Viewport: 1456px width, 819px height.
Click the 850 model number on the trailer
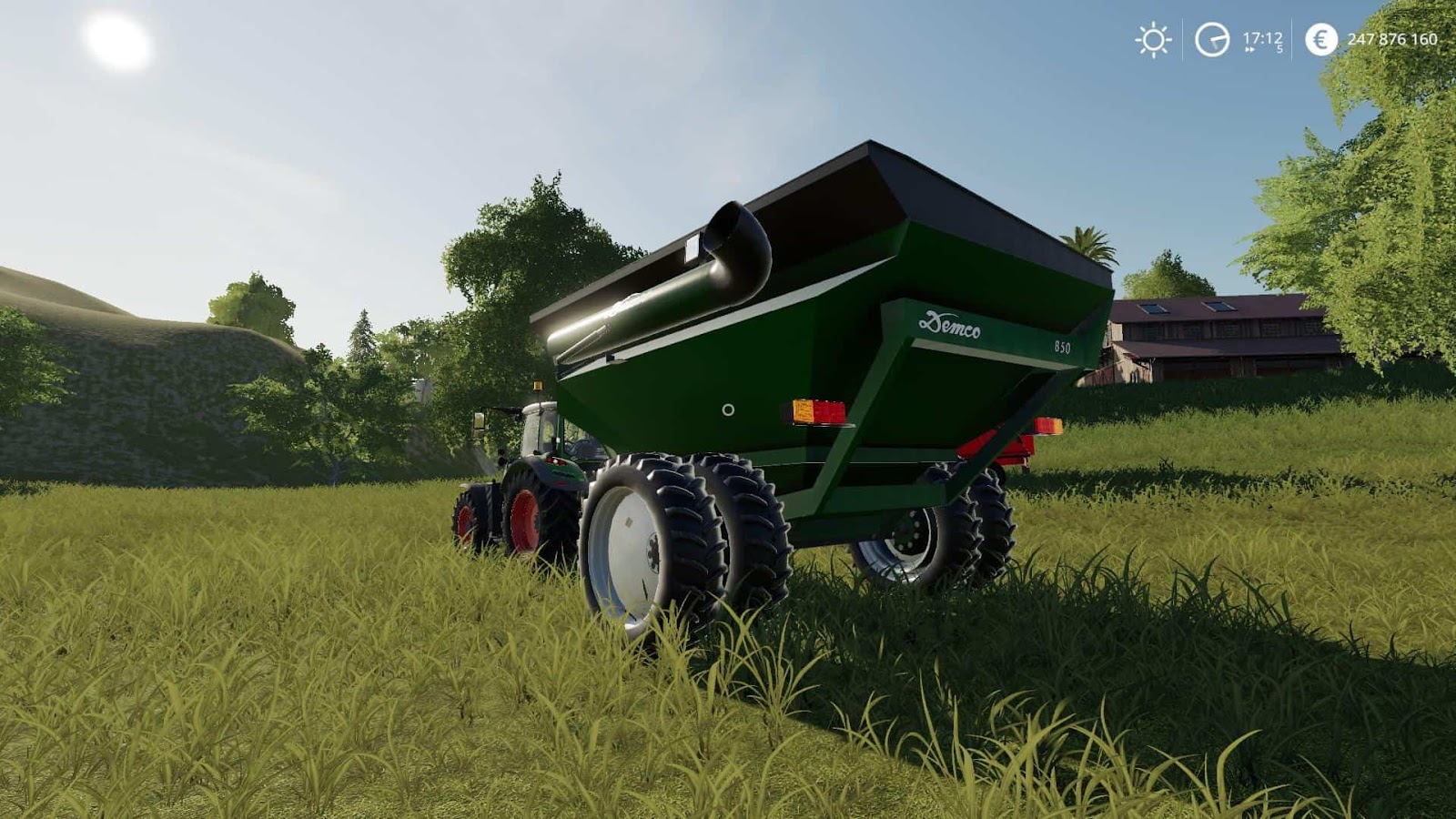[1061, 346]
